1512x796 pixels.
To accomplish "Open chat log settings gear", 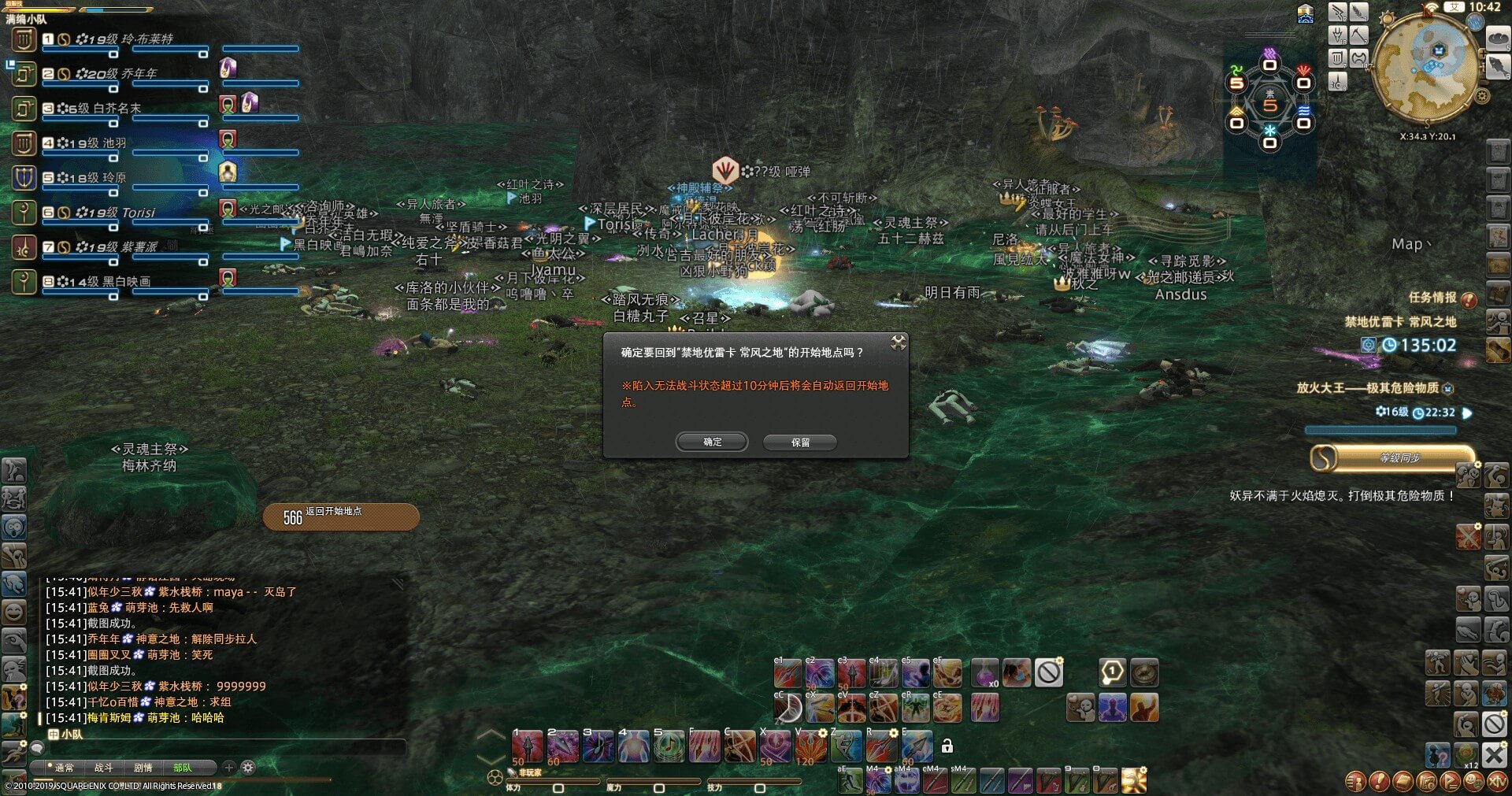I will [248, 768].
